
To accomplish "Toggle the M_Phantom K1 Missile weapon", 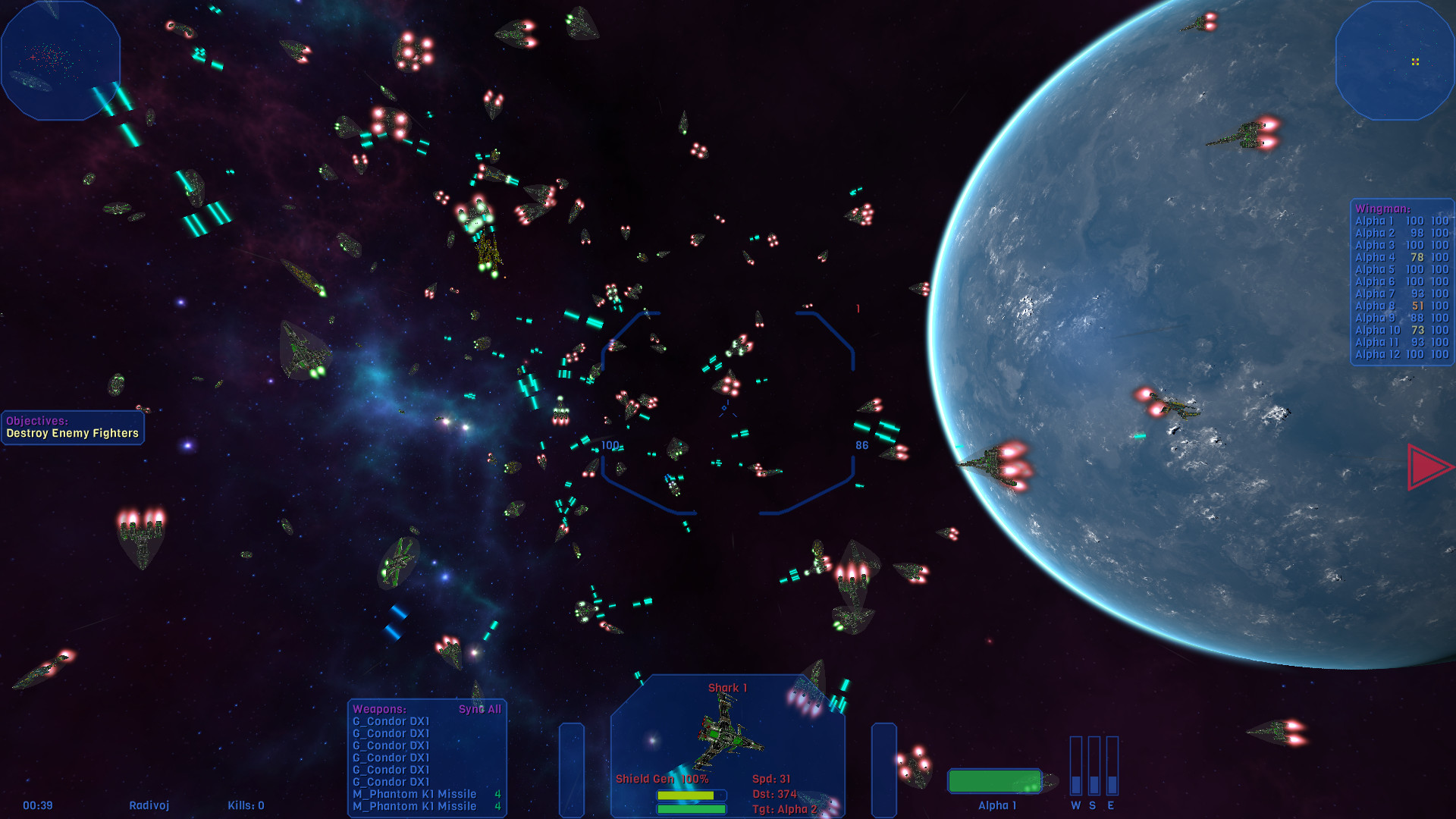I will (415, 794).
